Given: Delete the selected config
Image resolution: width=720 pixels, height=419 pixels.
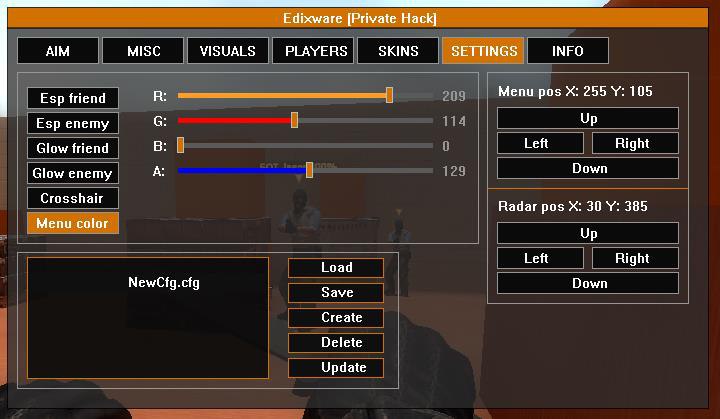Looking at the screenshot, I should coord(336,343).
